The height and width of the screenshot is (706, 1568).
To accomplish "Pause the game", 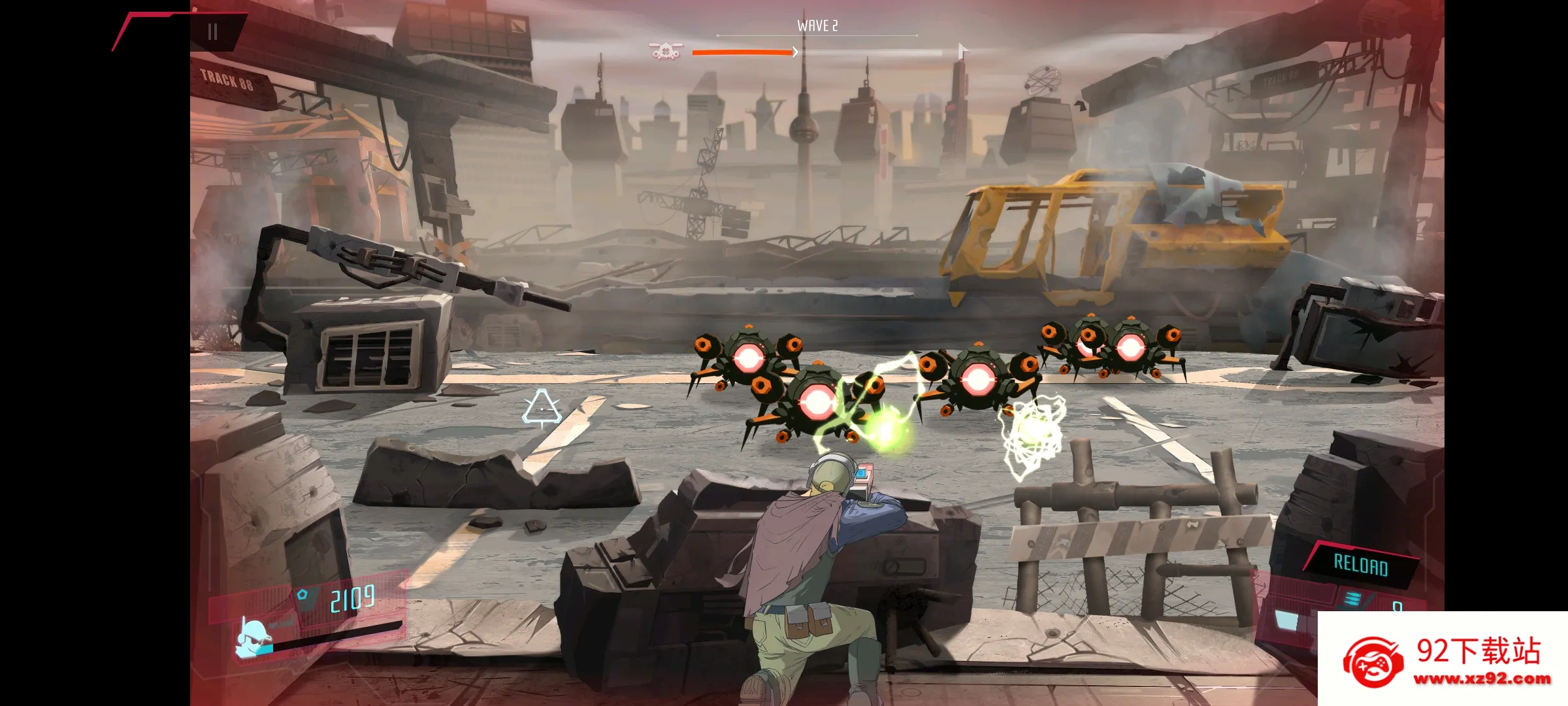I will coord(212,32).
